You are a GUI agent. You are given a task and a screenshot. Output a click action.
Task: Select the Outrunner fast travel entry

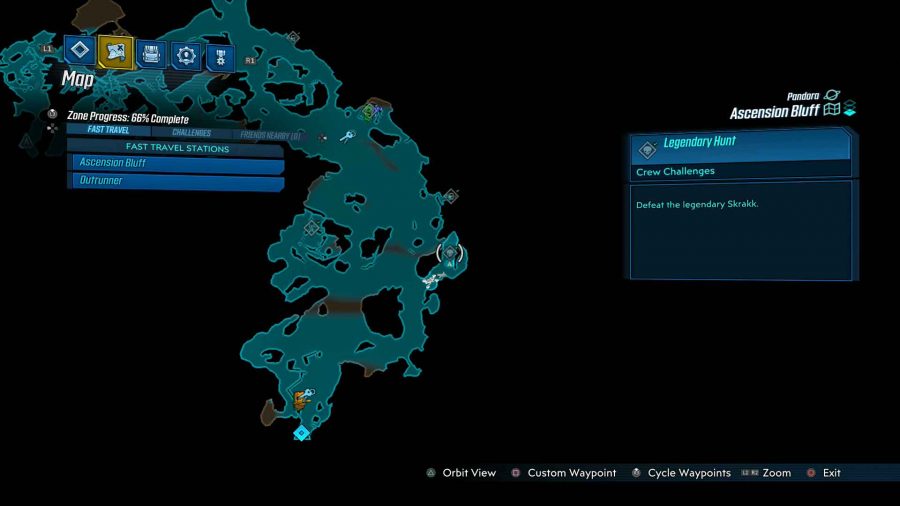coord(175,181)
